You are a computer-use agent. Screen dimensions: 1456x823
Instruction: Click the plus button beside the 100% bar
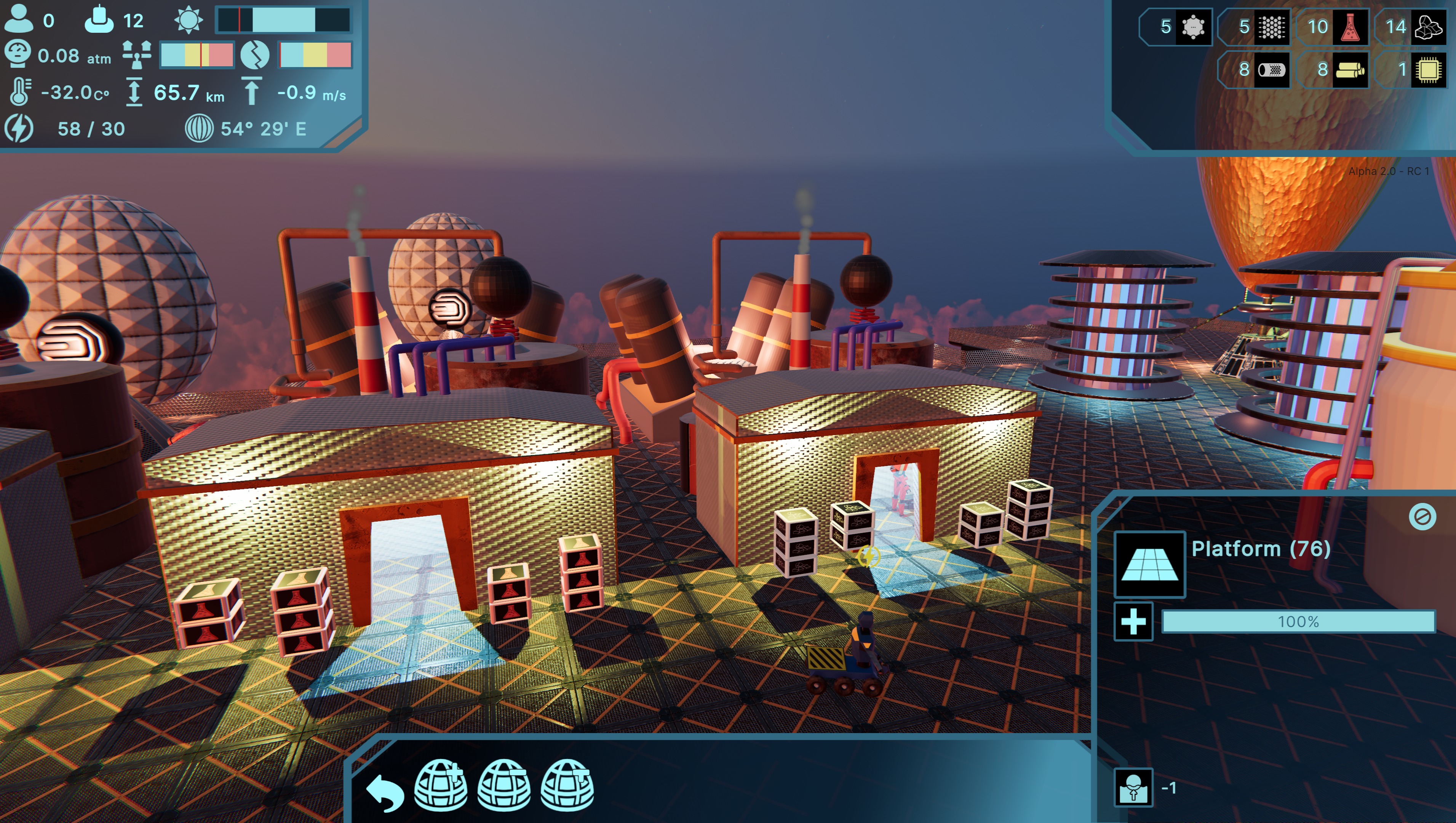point(1133,622)
